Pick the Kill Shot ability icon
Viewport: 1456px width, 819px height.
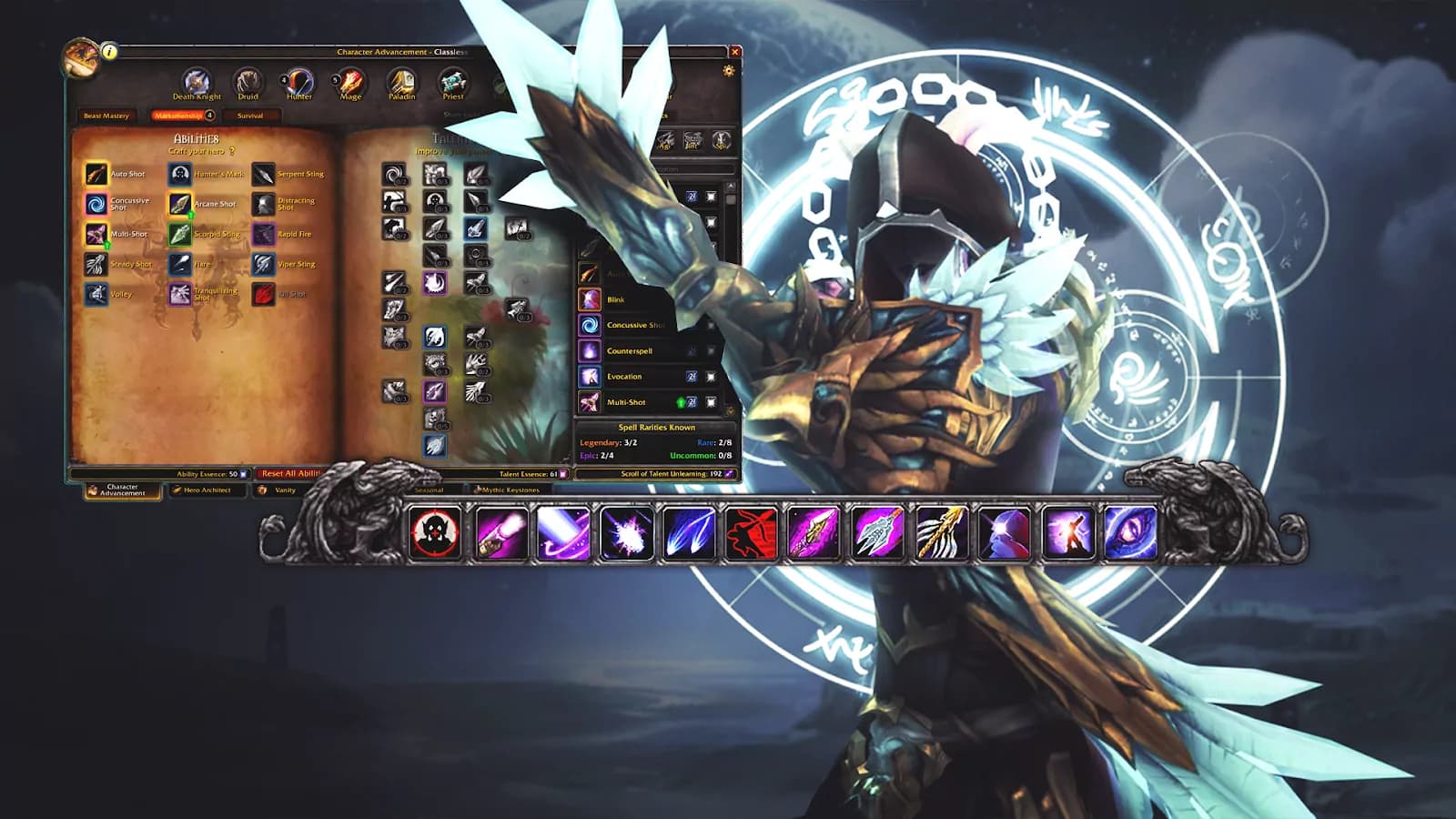pyautogui.click(x=264, y=294)
